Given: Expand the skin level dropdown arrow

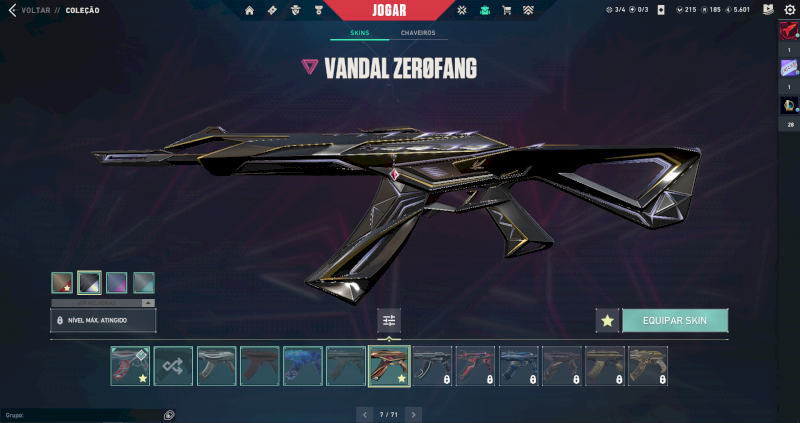Looking at the screenshot, I should pos(147,302).
